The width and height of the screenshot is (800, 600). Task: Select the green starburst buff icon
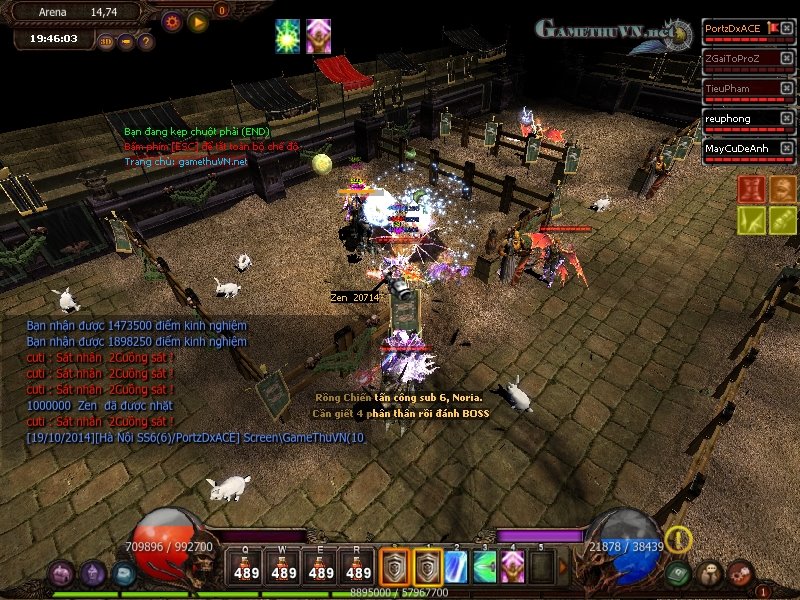coord(289,33)
